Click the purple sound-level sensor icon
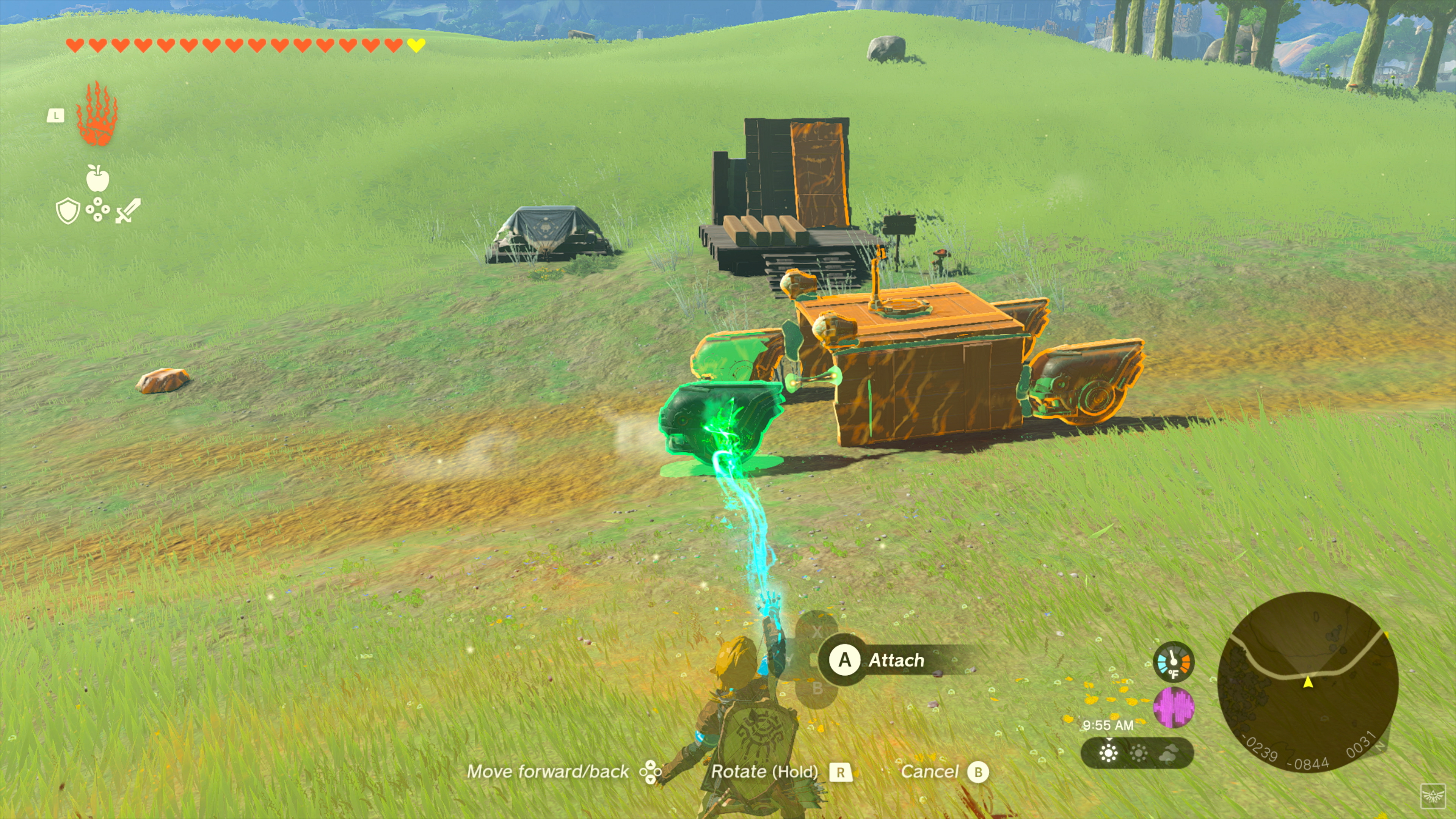 (x=1174, y=707)
